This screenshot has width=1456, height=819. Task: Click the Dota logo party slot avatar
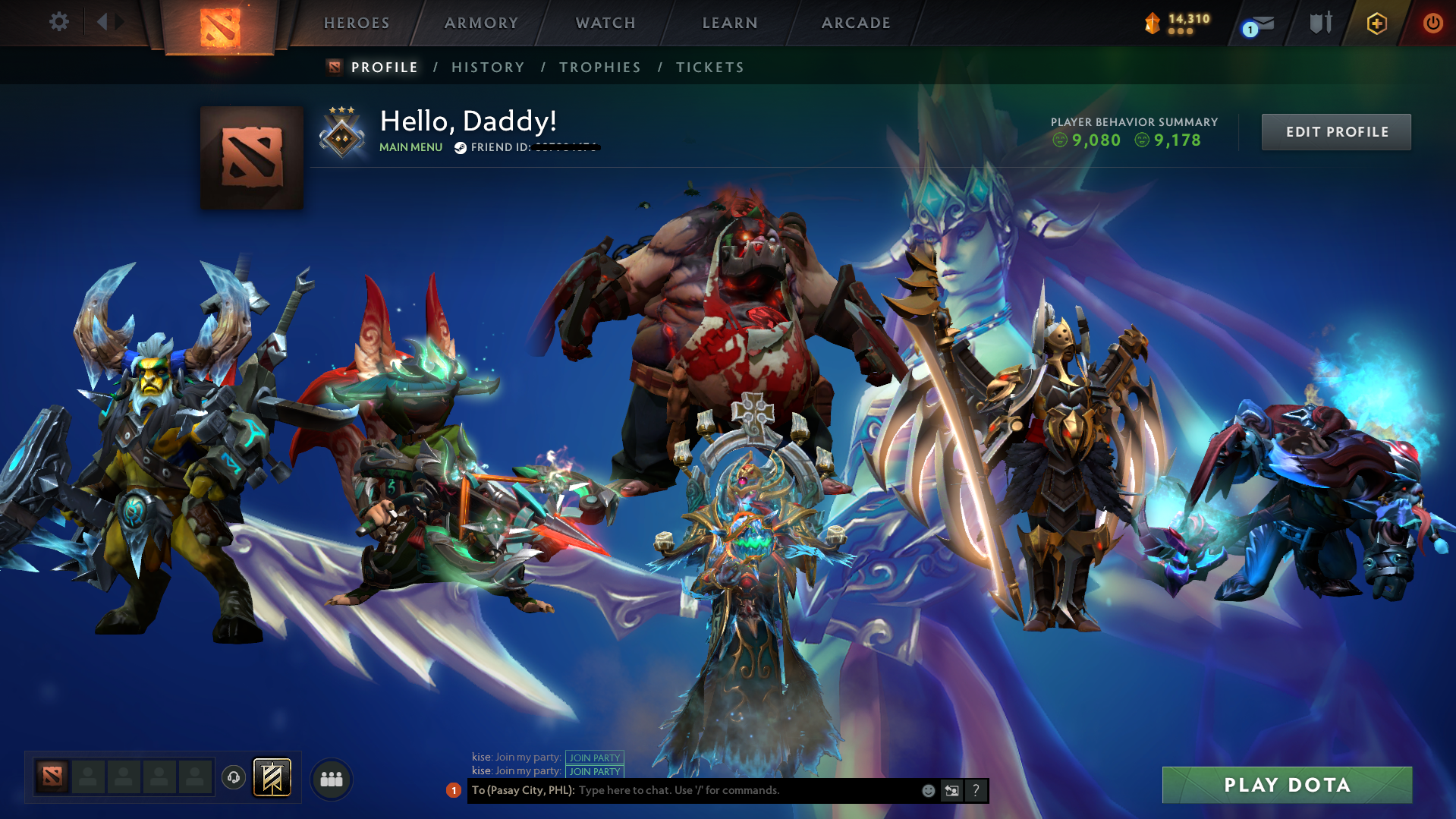[x=50, y=776]
